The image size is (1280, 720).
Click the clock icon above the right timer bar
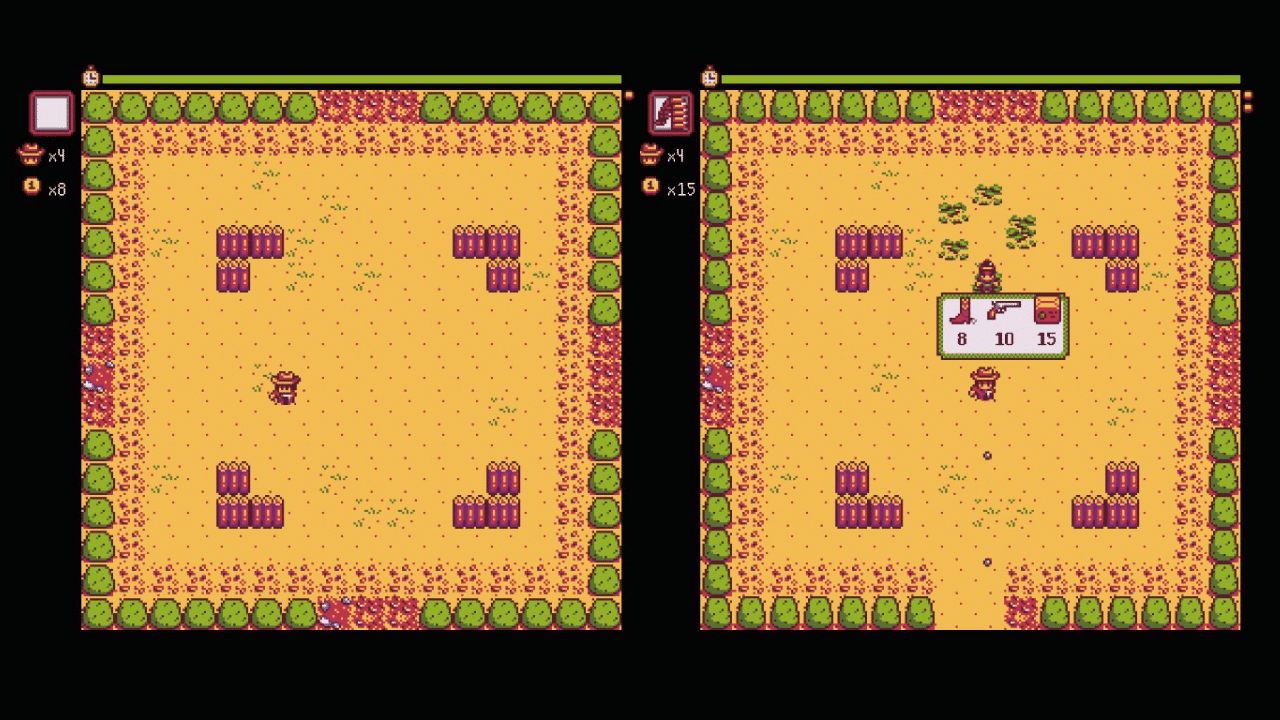click(x=709, y=77)
